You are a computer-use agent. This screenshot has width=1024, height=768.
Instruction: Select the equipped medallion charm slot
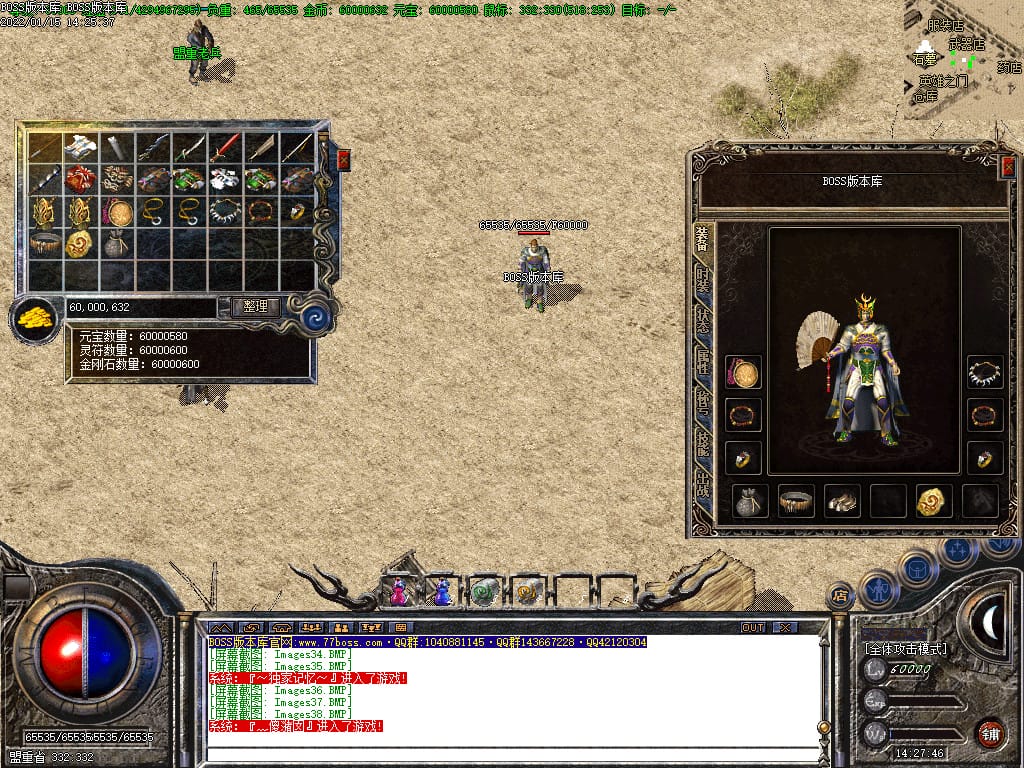click(743, 373)
